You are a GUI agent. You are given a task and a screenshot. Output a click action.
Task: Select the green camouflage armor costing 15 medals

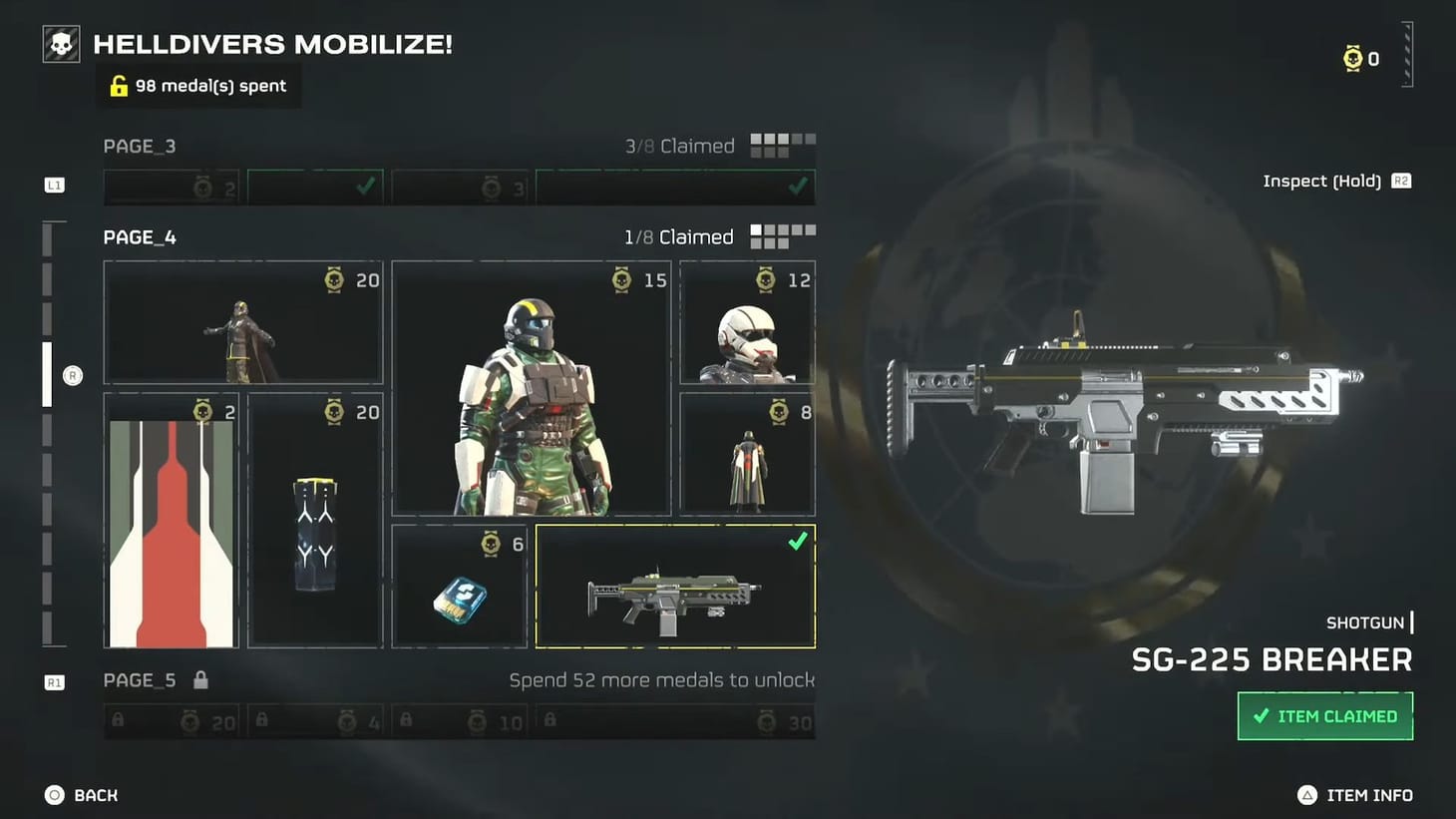pos(531,389)
